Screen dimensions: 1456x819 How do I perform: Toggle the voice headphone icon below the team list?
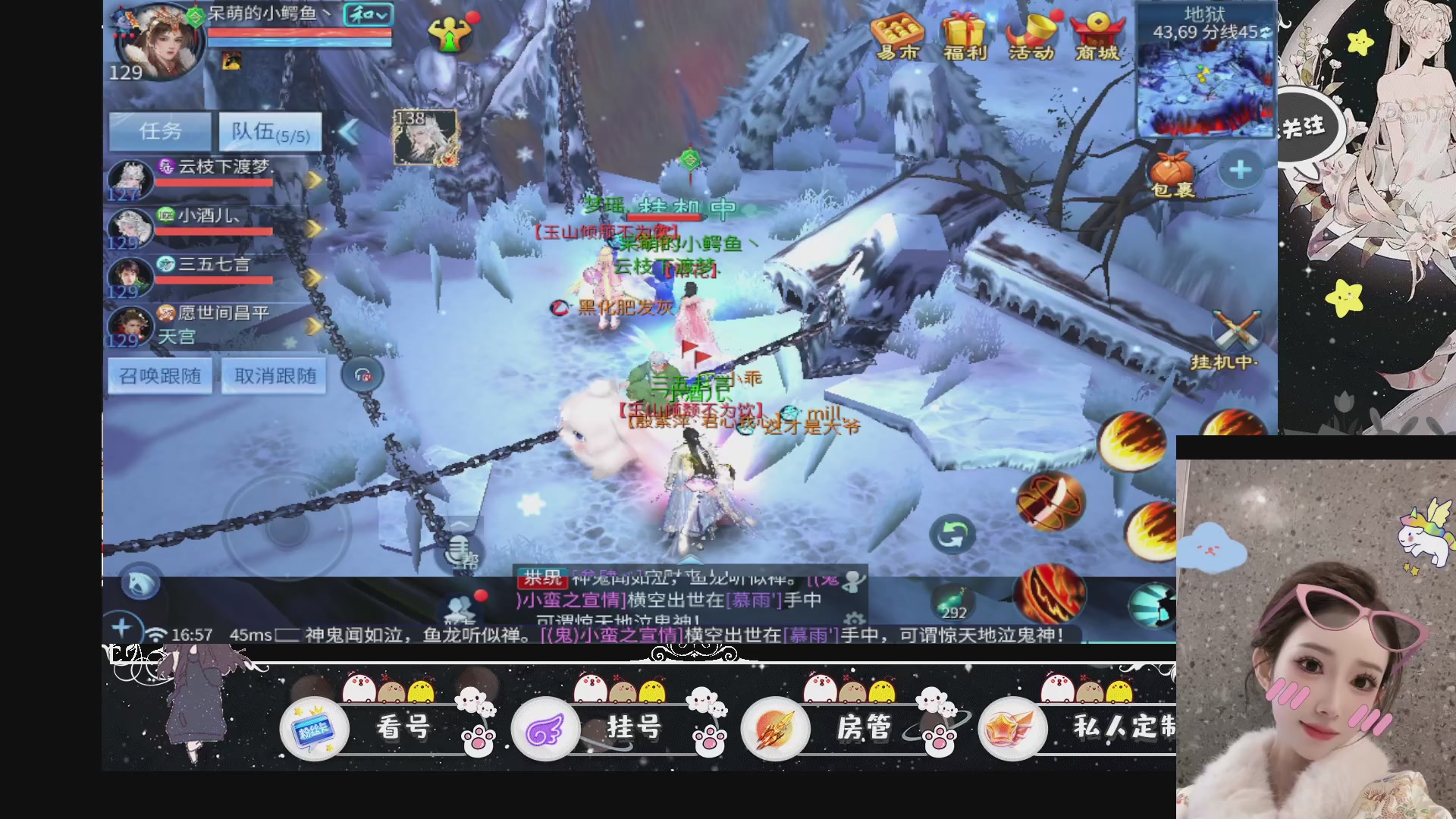[363, 375]
